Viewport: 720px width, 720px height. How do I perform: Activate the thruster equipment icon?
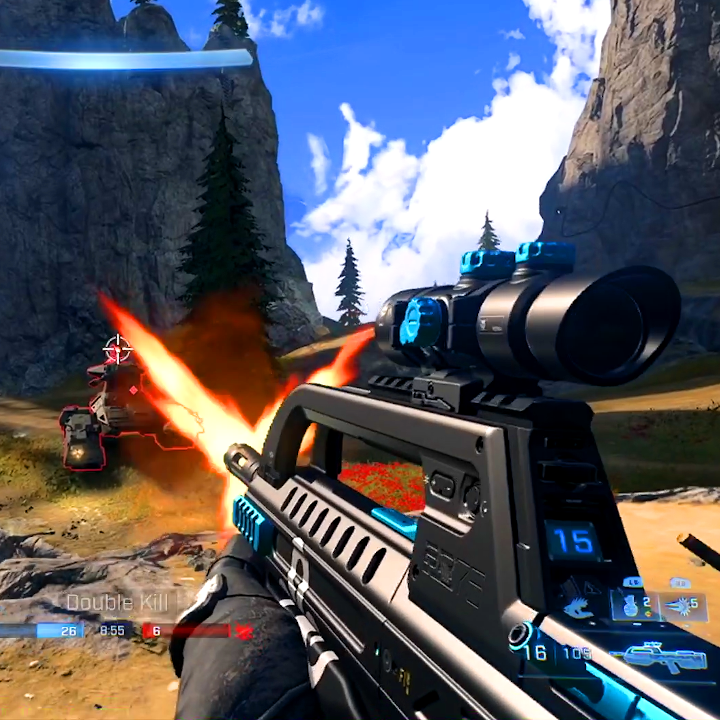coord(578,606)
